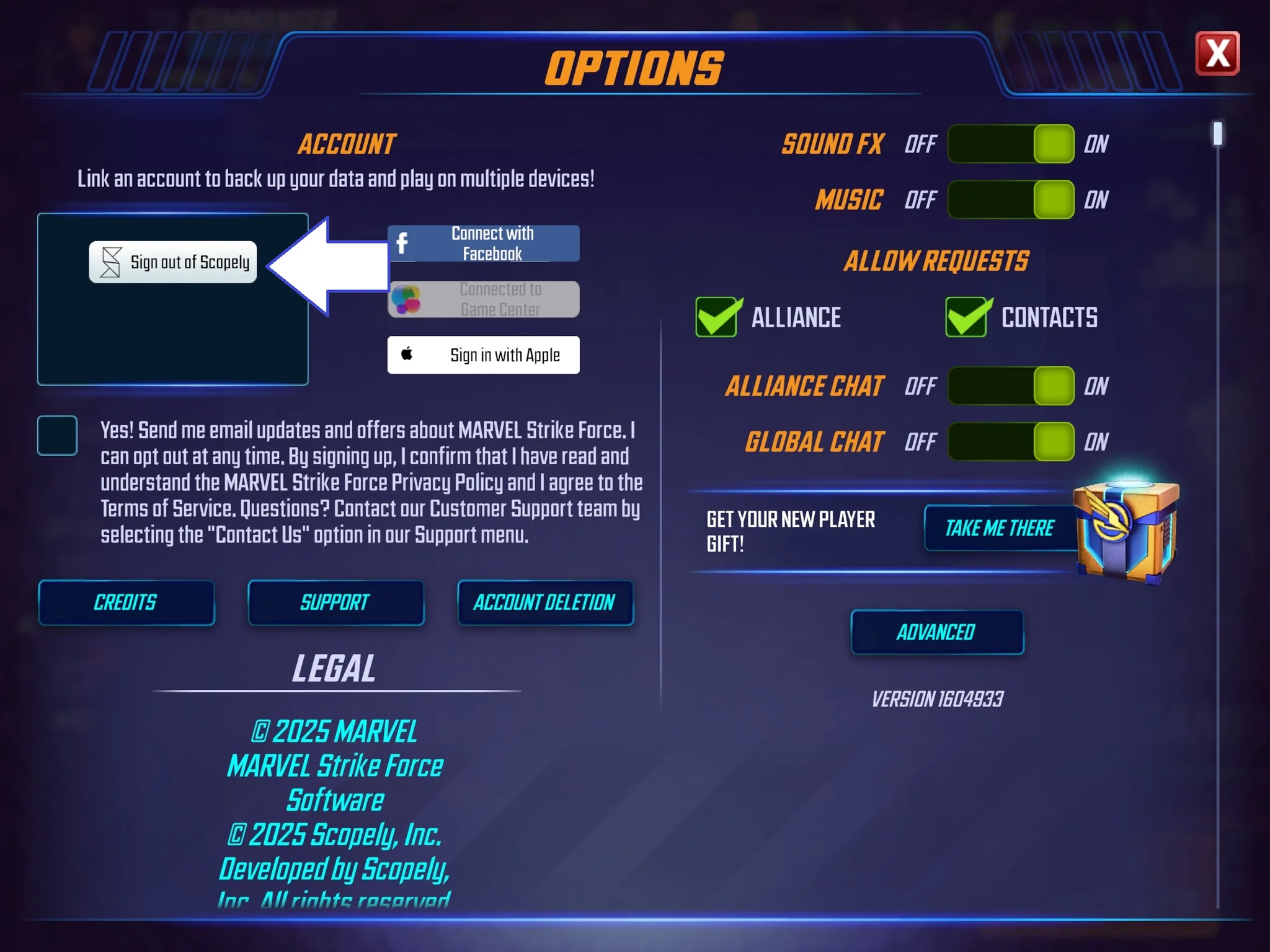Open the Support menu
1270x952 pixels.
335,602
